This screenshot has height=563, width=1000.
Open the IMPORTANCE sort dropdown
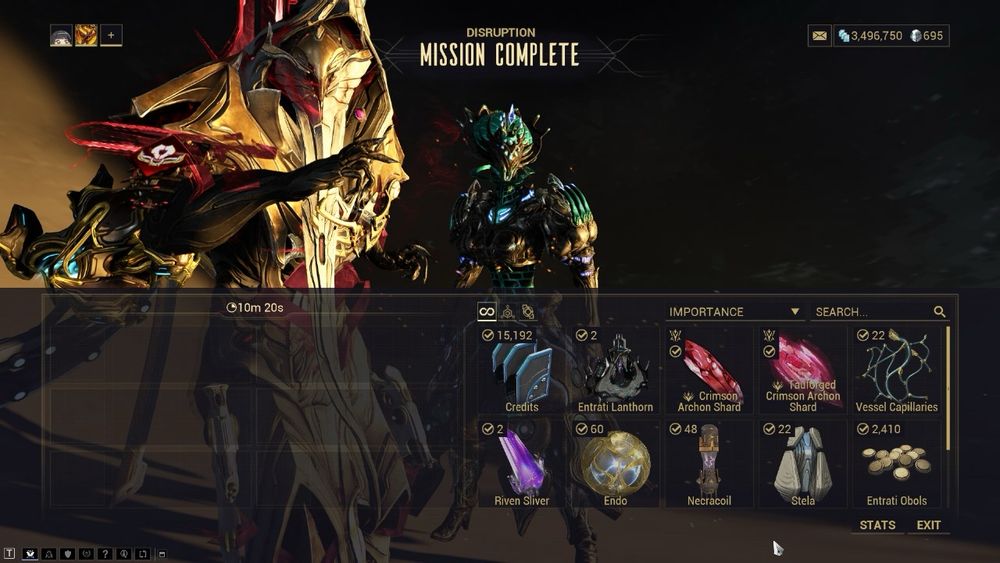(735, 312)
